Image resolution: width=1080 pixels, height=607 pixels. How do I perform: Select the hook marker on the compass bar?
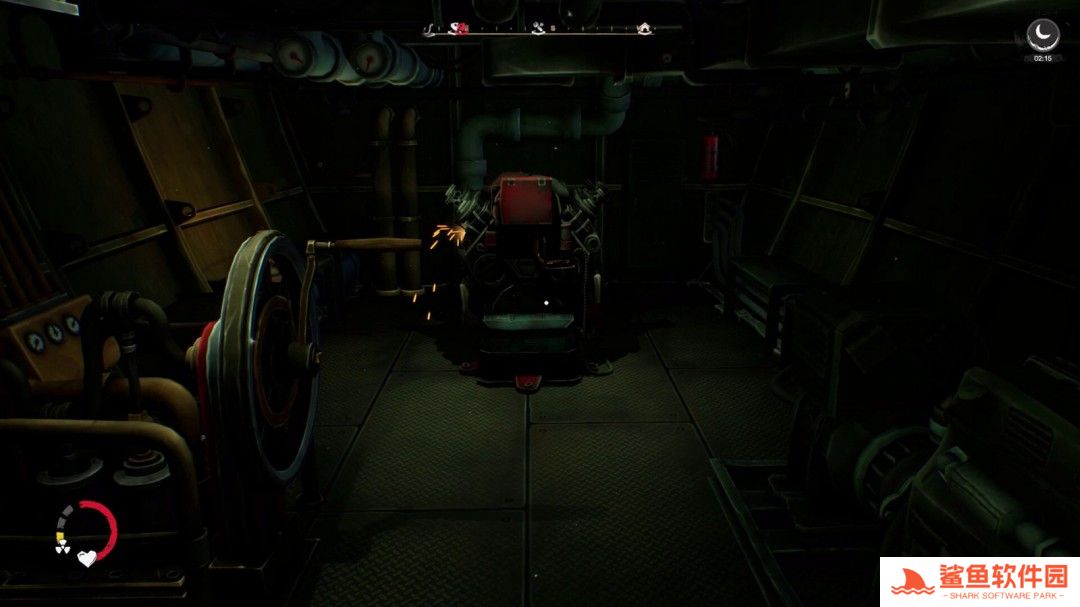[430, 29]
